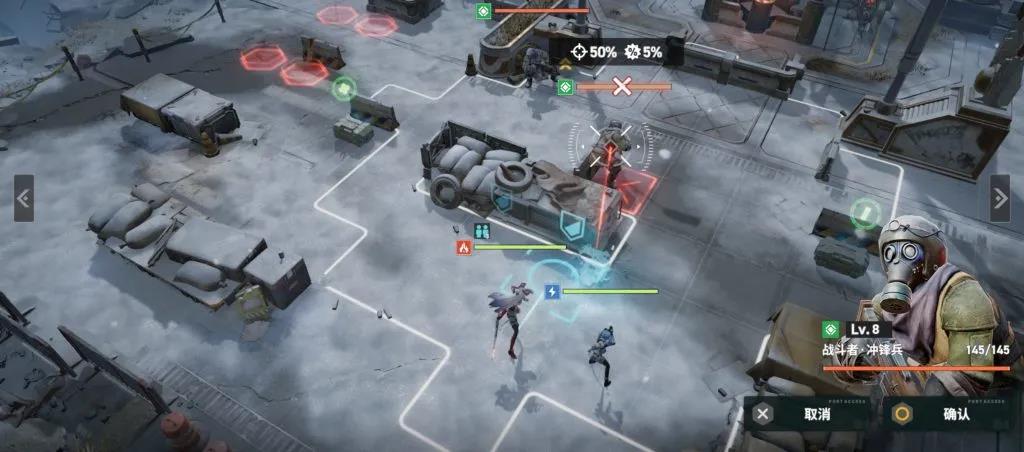Switch to previous target with left arrow
1024x452 pixels.
coord(24,198)
